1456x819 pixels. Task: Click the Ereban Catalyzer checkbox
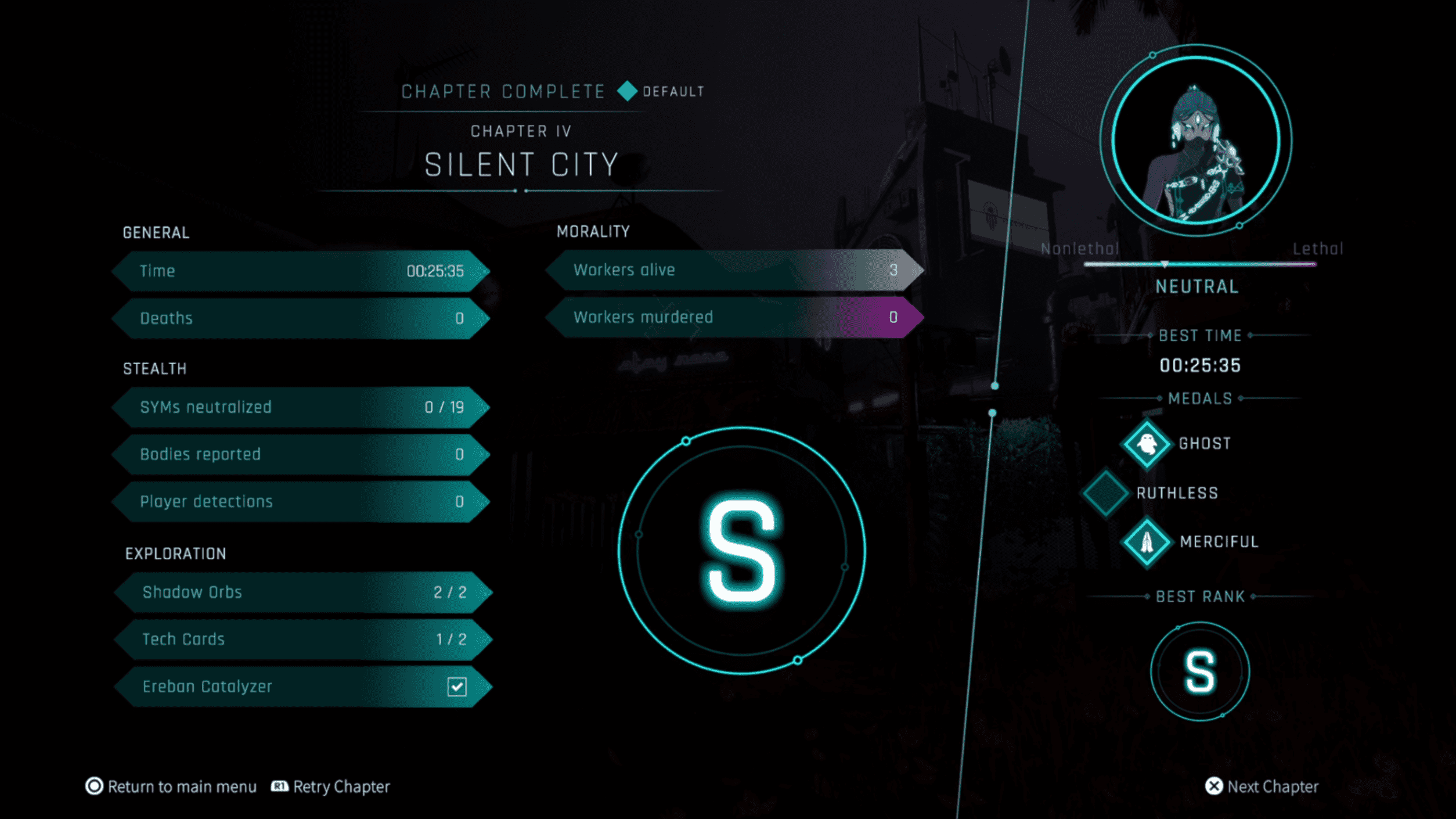click(457, 687)
